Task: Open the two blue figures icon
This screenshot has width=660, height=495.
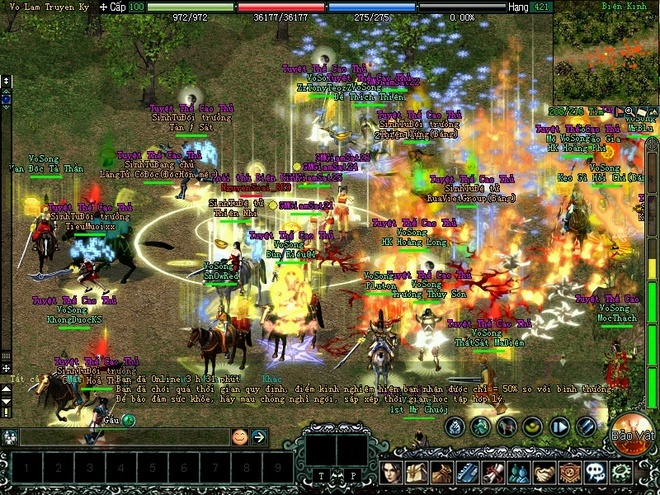Action: pyautogui.click(x=518, y=472)
